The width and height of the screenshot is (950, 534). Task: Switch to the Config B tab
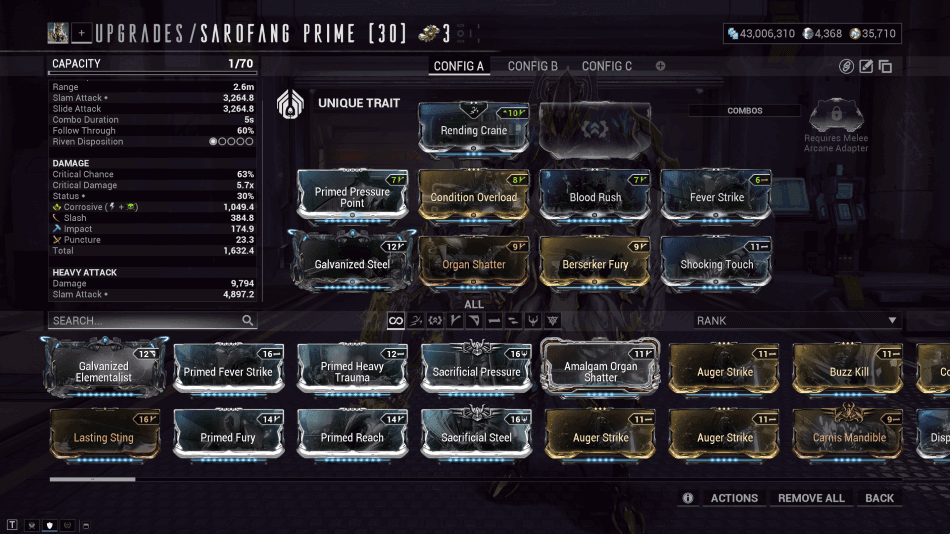(532, 66)
